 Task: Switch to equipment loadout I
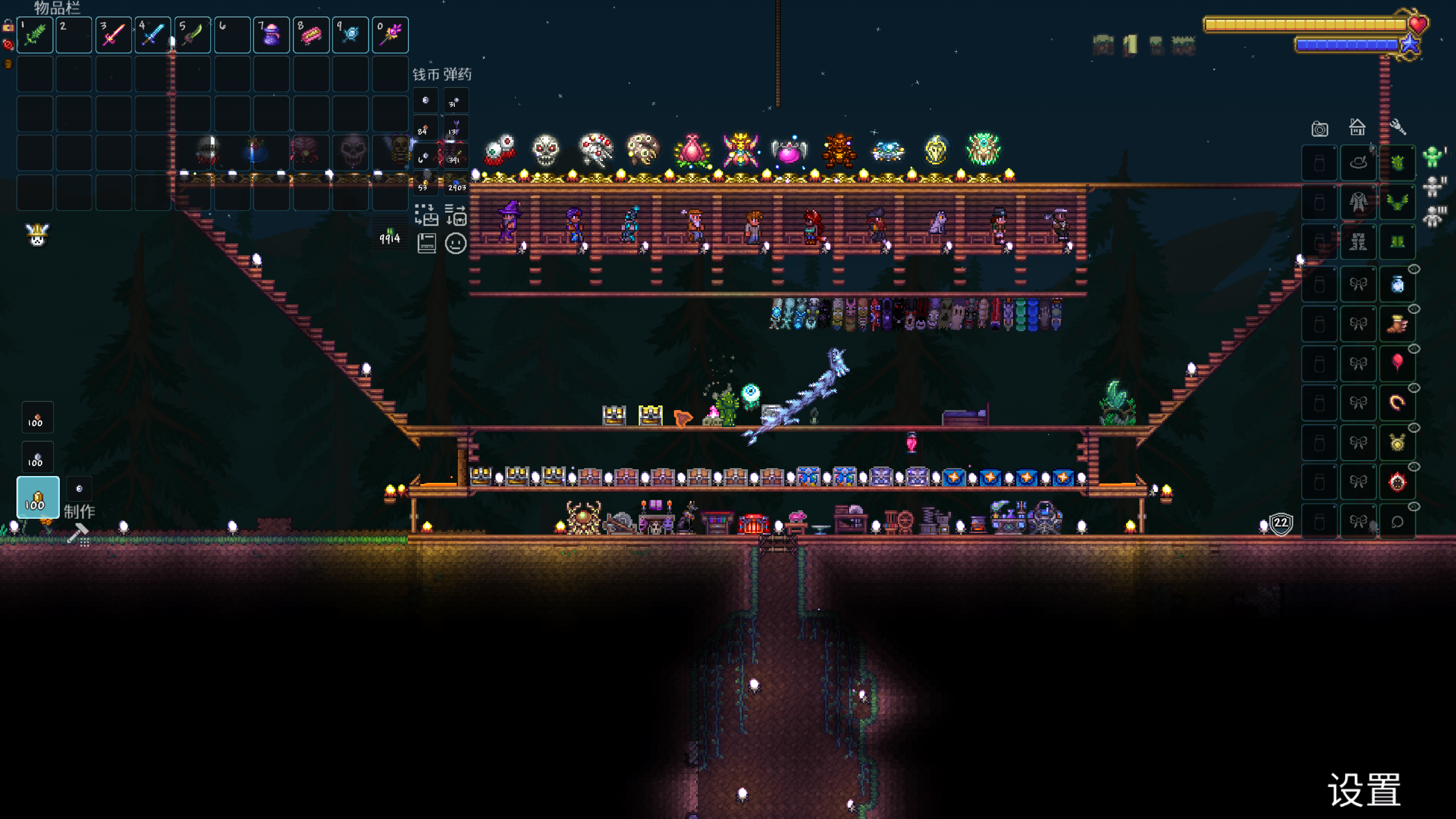tap(1433, 156)
